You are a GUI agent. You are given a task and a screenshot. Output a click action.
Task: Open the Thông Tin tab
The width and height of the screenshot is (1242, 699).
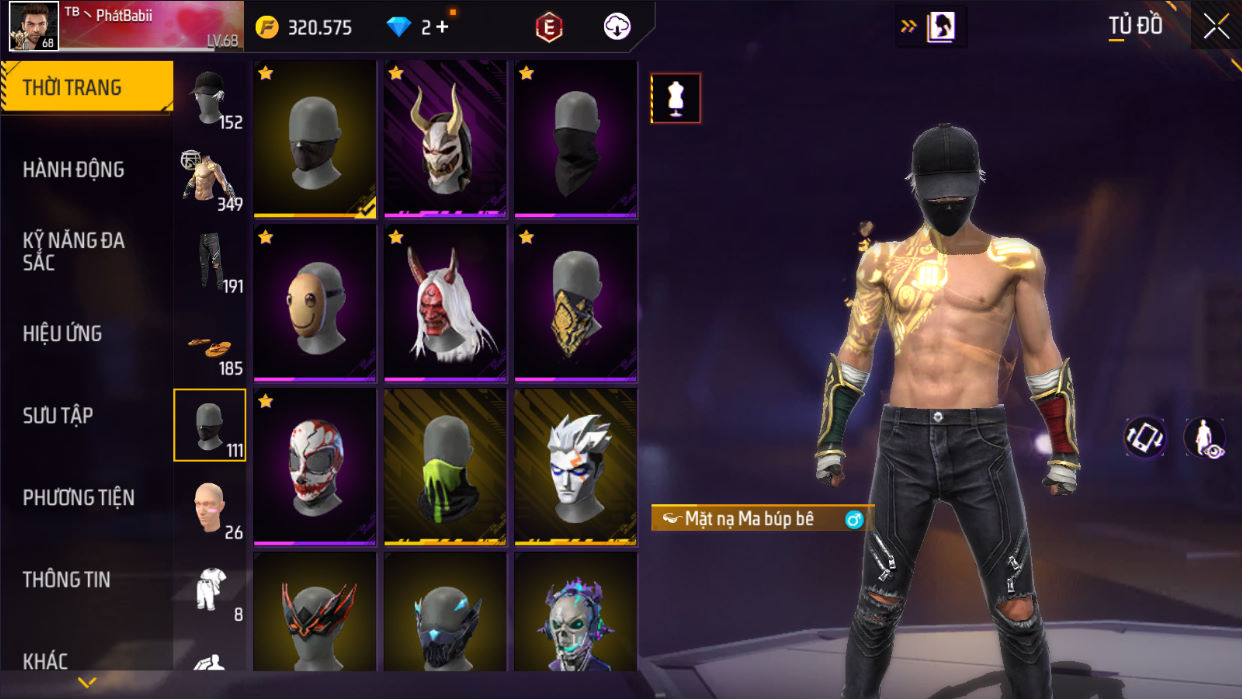pyautogui.click(x=66, y=580)
